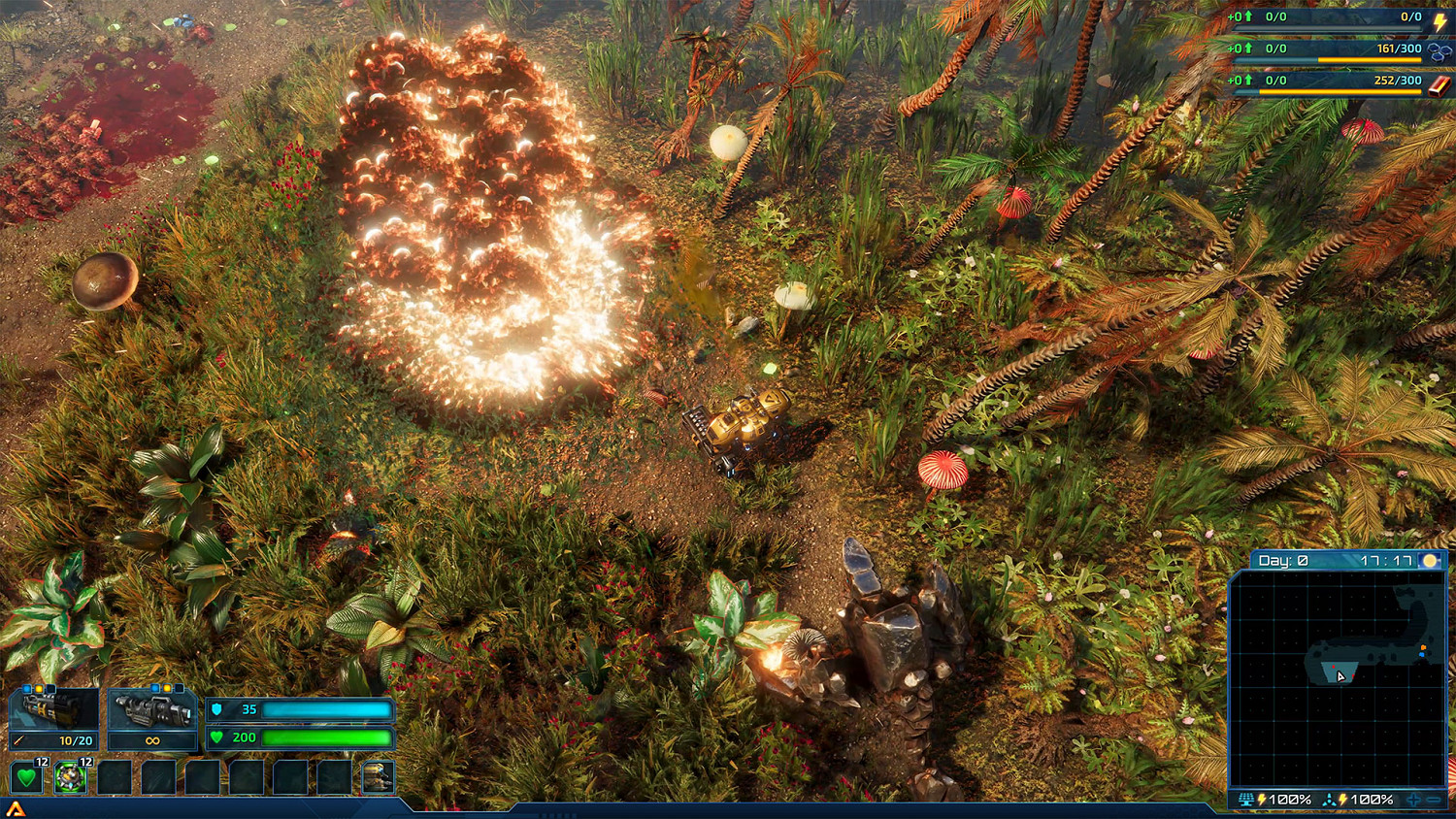Screen dimensions: 1456x819
Task: Select the deployable turret consumable
Action: point(69,777)
